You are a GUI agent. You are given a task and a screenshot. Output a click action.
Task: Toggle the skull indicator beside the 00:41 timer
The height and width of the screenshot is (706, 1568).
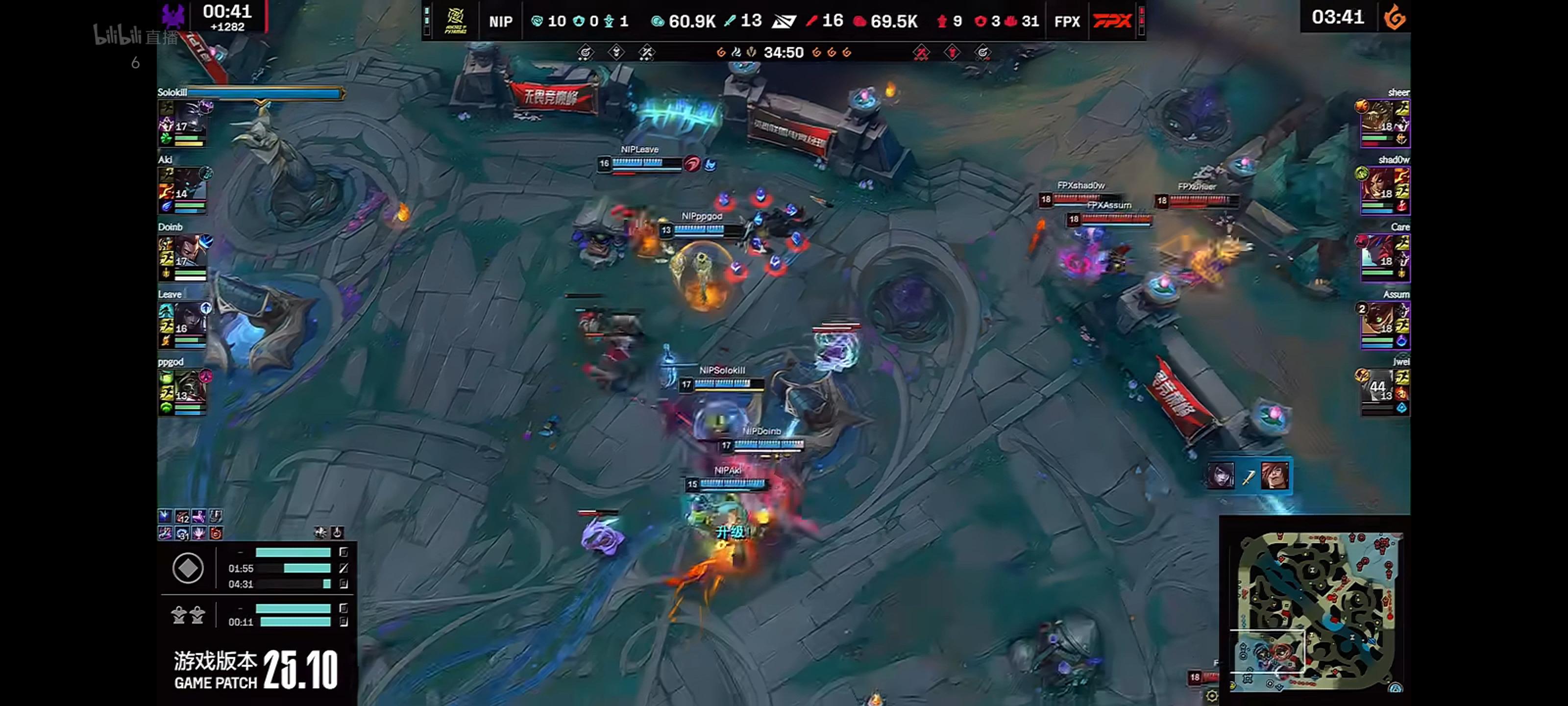click(x=172, y=13)
